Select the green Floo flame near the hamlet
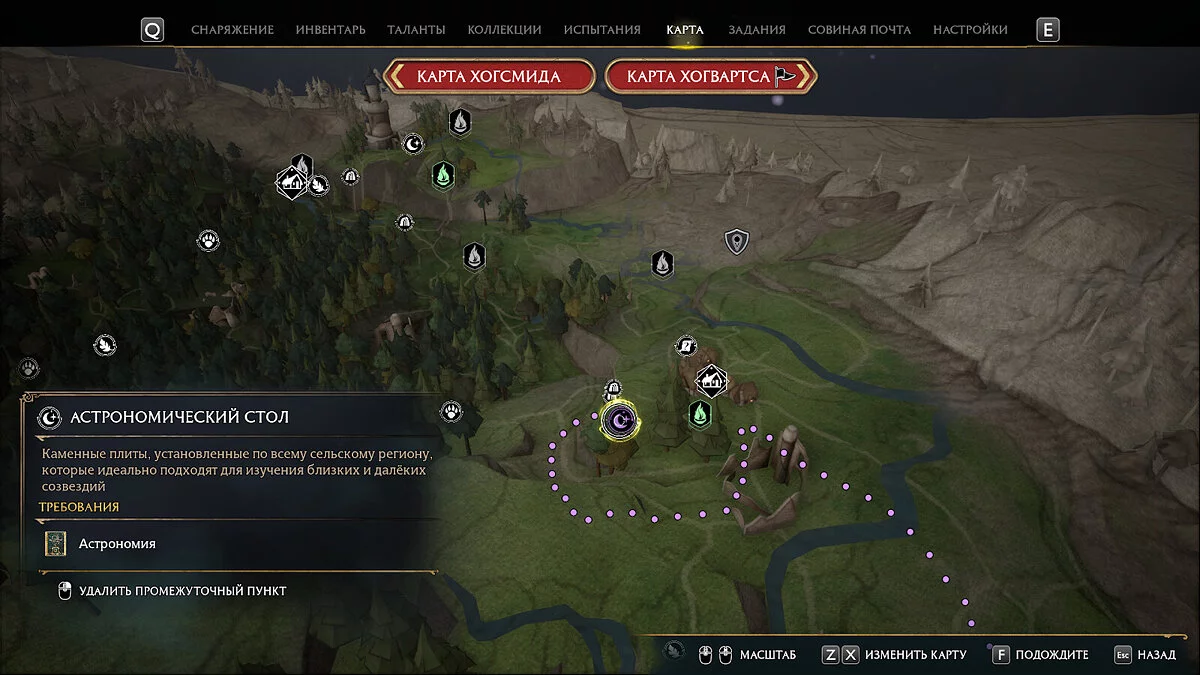 (700, 413)
